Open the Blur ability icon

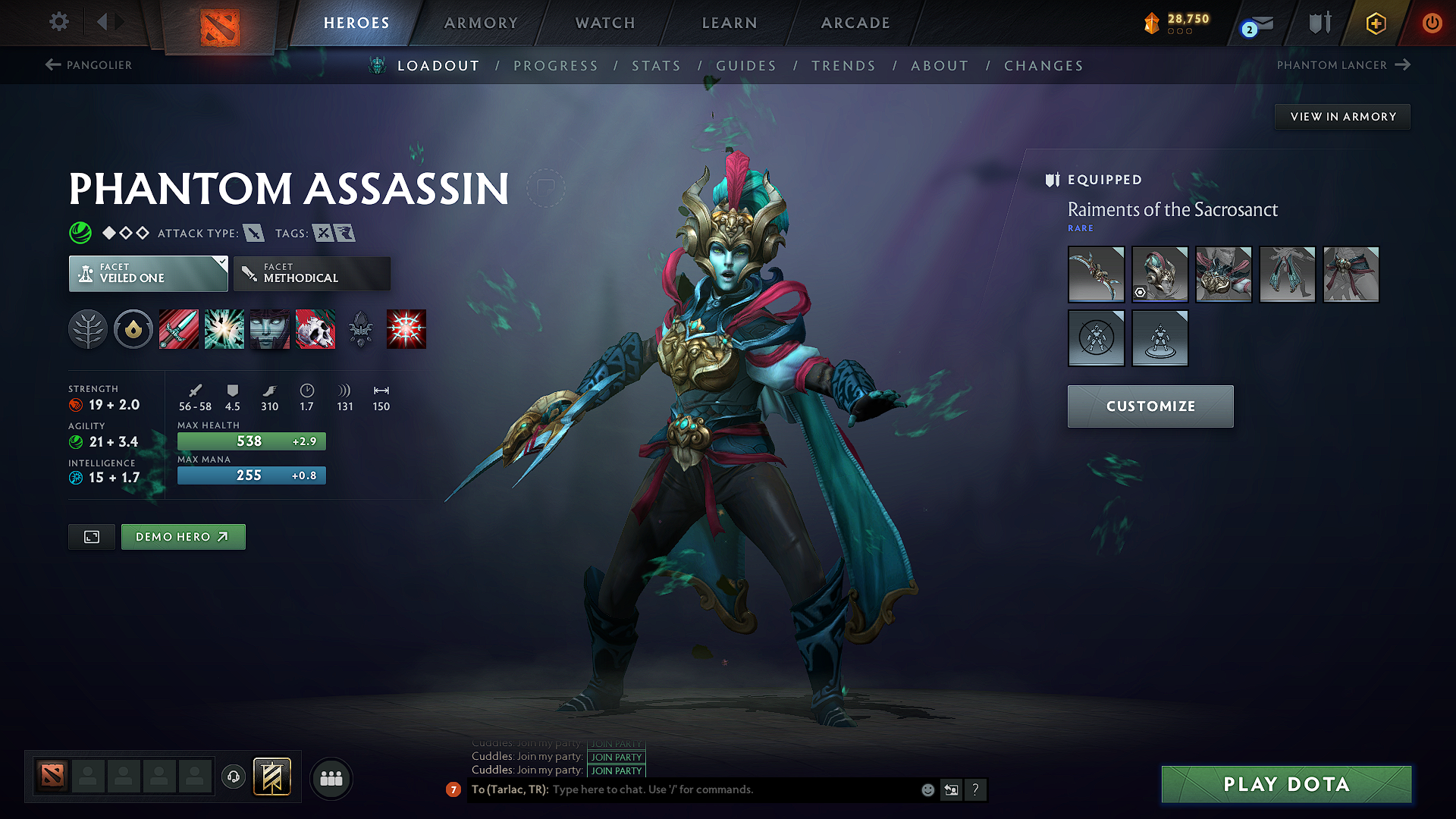click(x=269, y=329)
